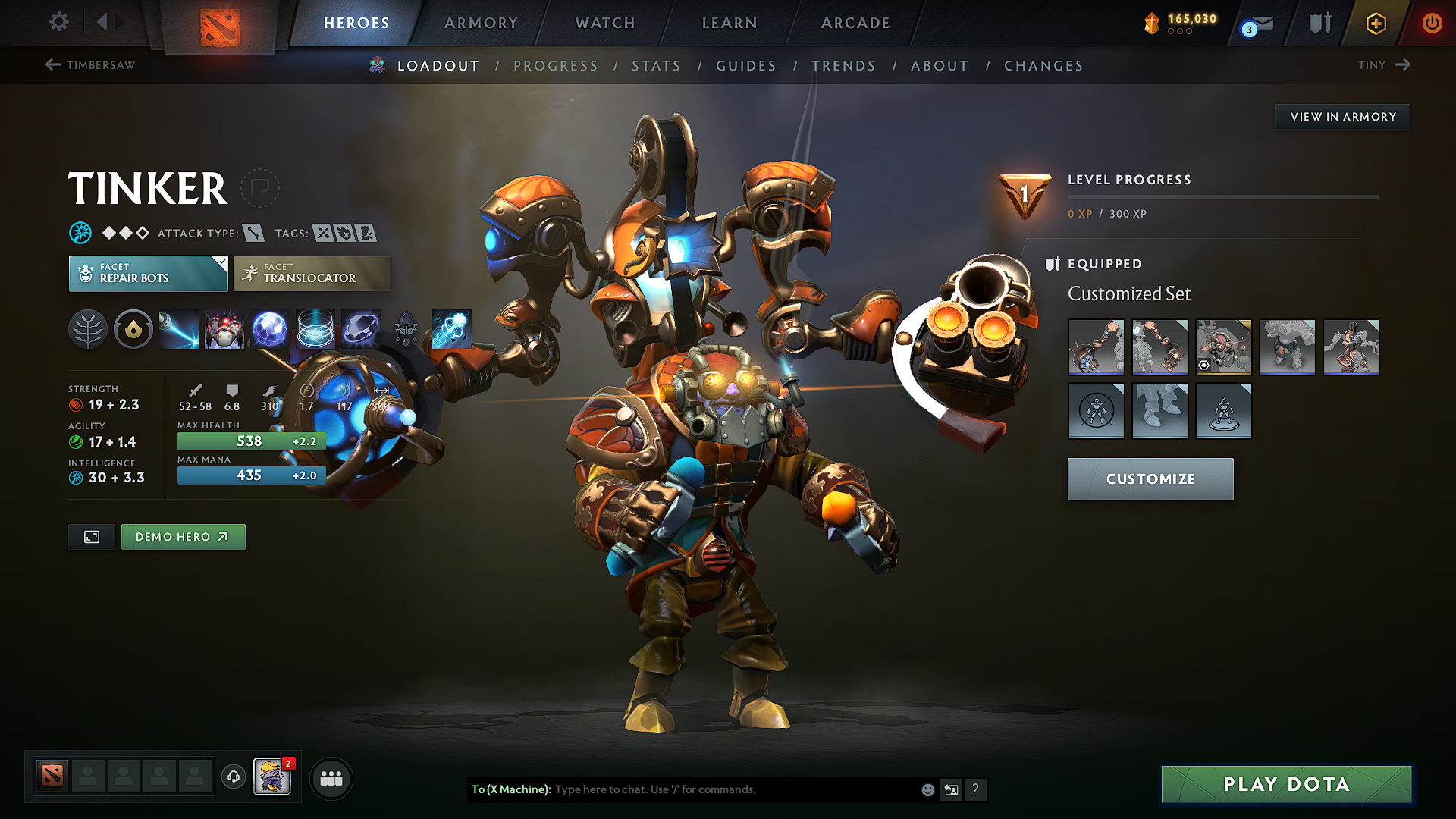Click the first Customized Set item thumbnail
The image size is (1456, 819).
click(1097, 347)
